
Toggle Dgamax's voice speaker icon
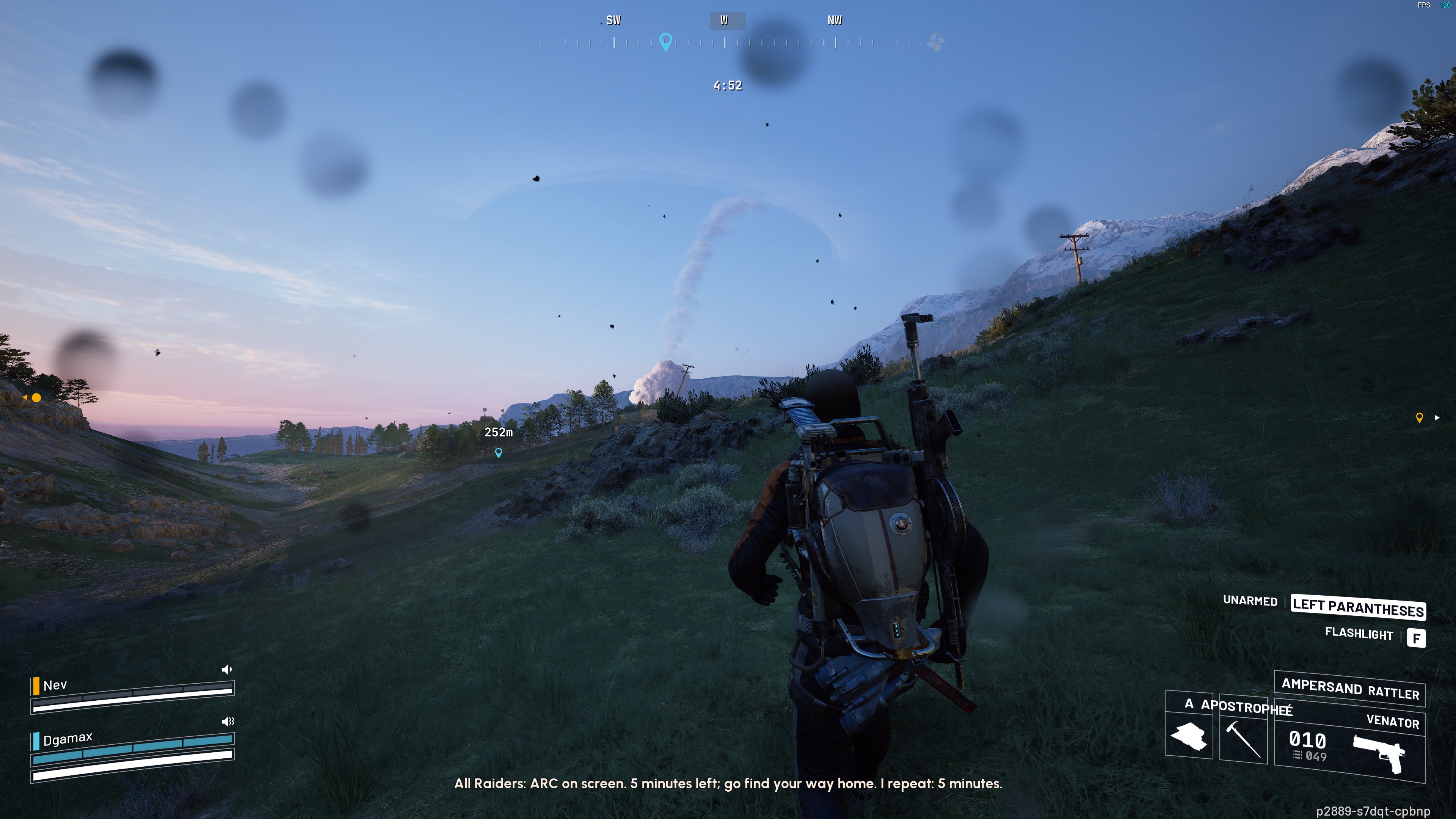point(227,721)
